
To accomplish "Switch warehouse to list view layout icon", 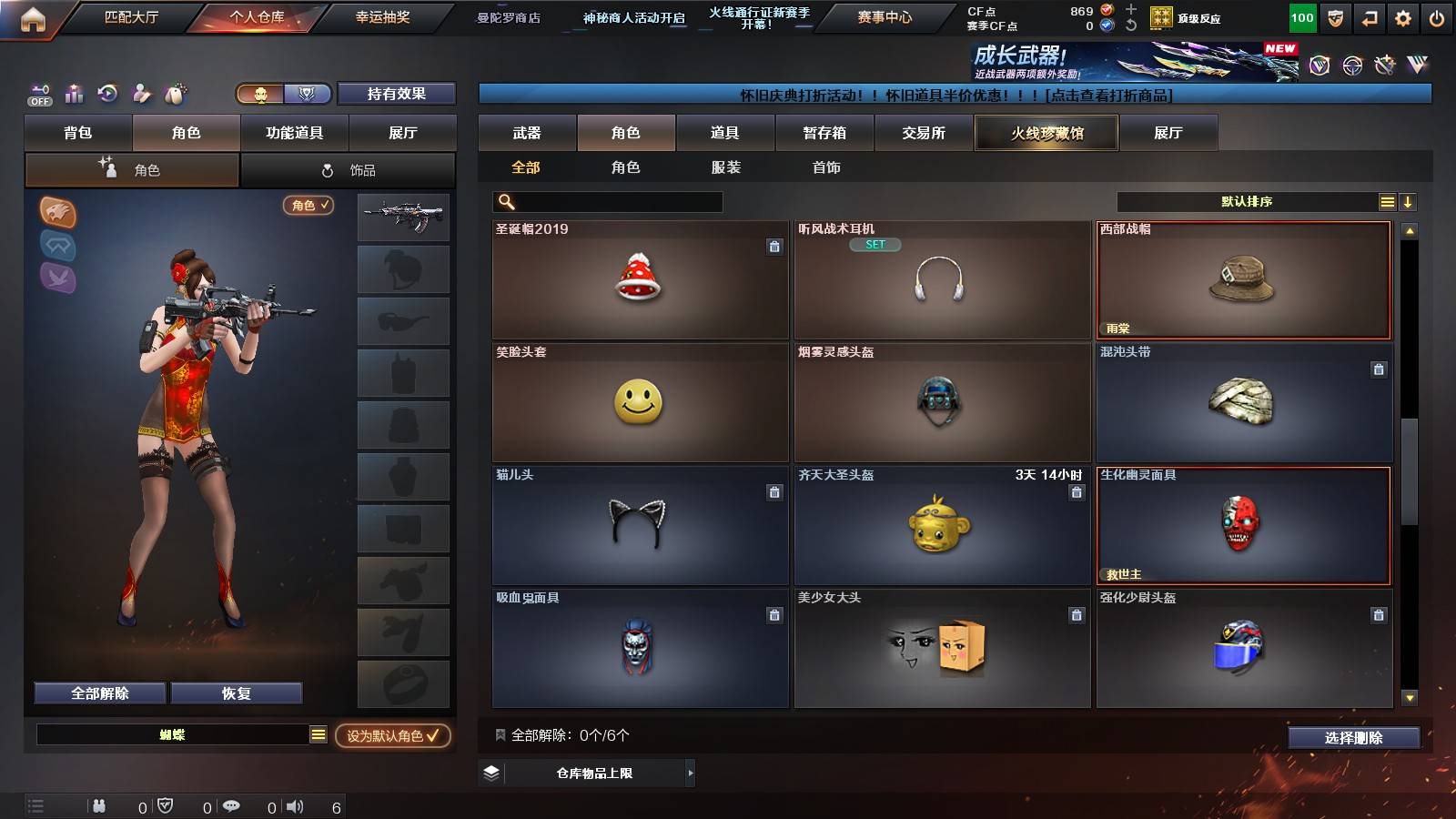I will point(1387,201).
